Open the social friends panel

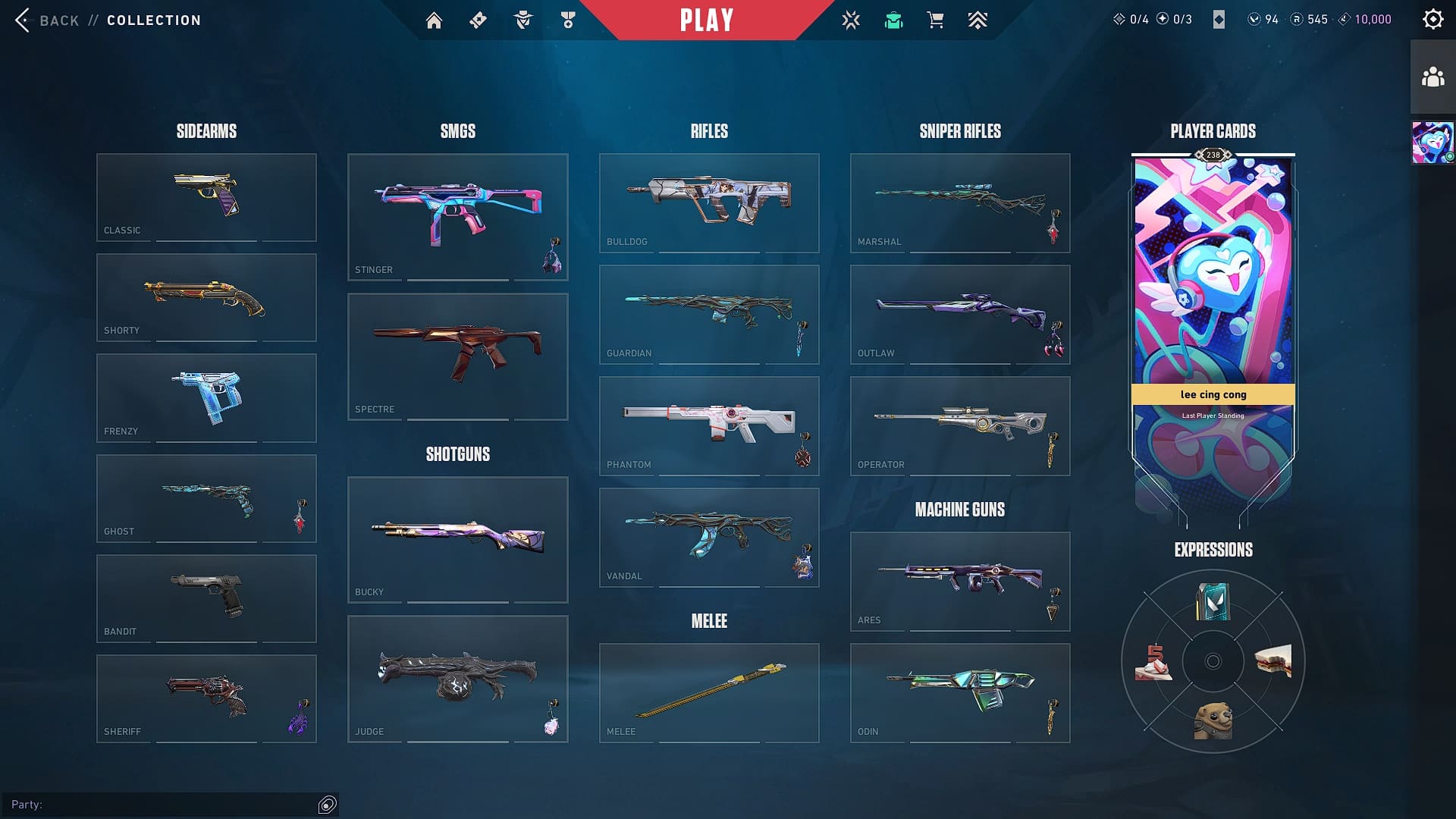pos(1432,77)
